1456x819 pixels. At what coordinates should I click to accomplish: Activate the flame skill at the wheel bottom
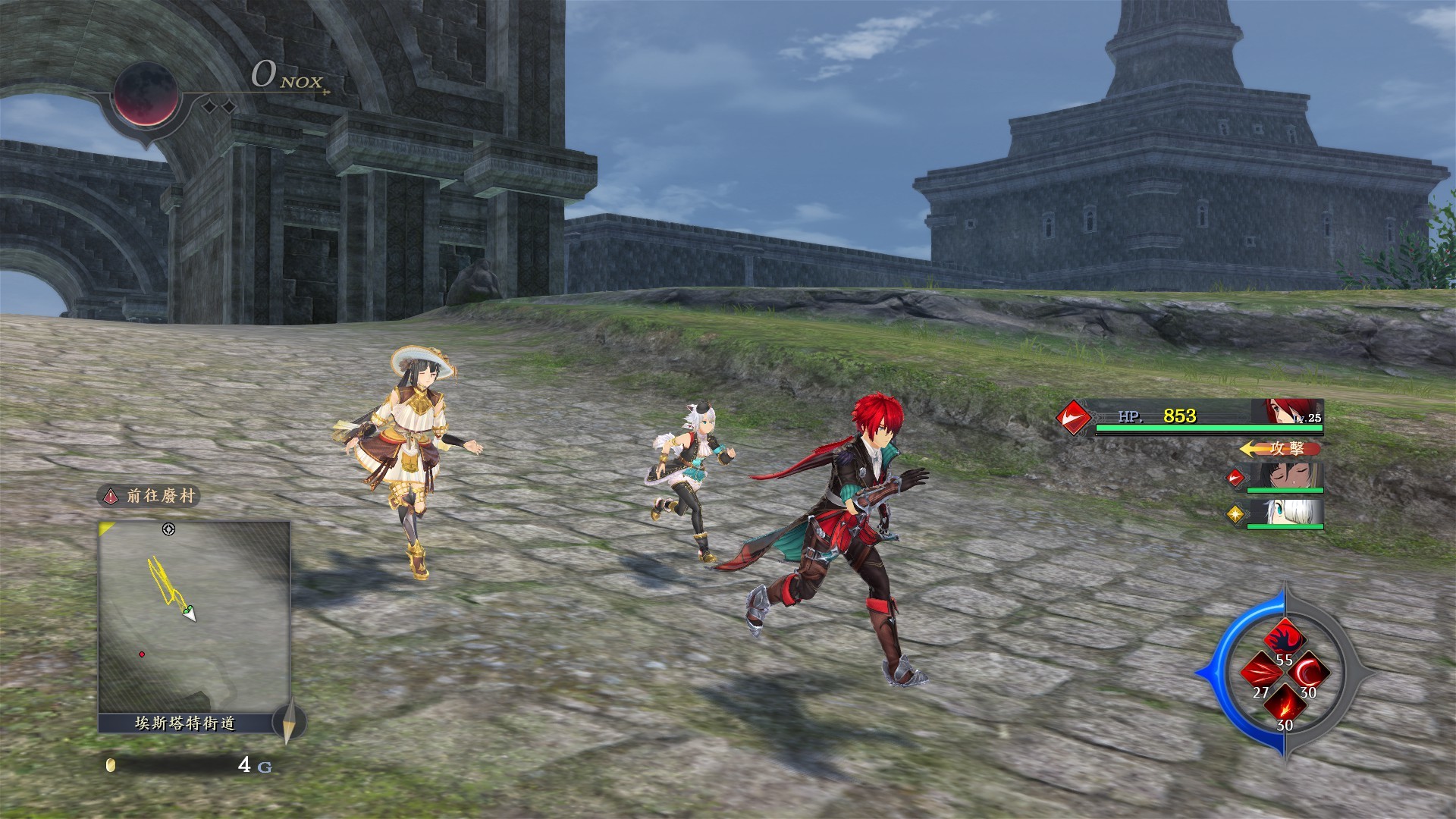coord(1285,703)
